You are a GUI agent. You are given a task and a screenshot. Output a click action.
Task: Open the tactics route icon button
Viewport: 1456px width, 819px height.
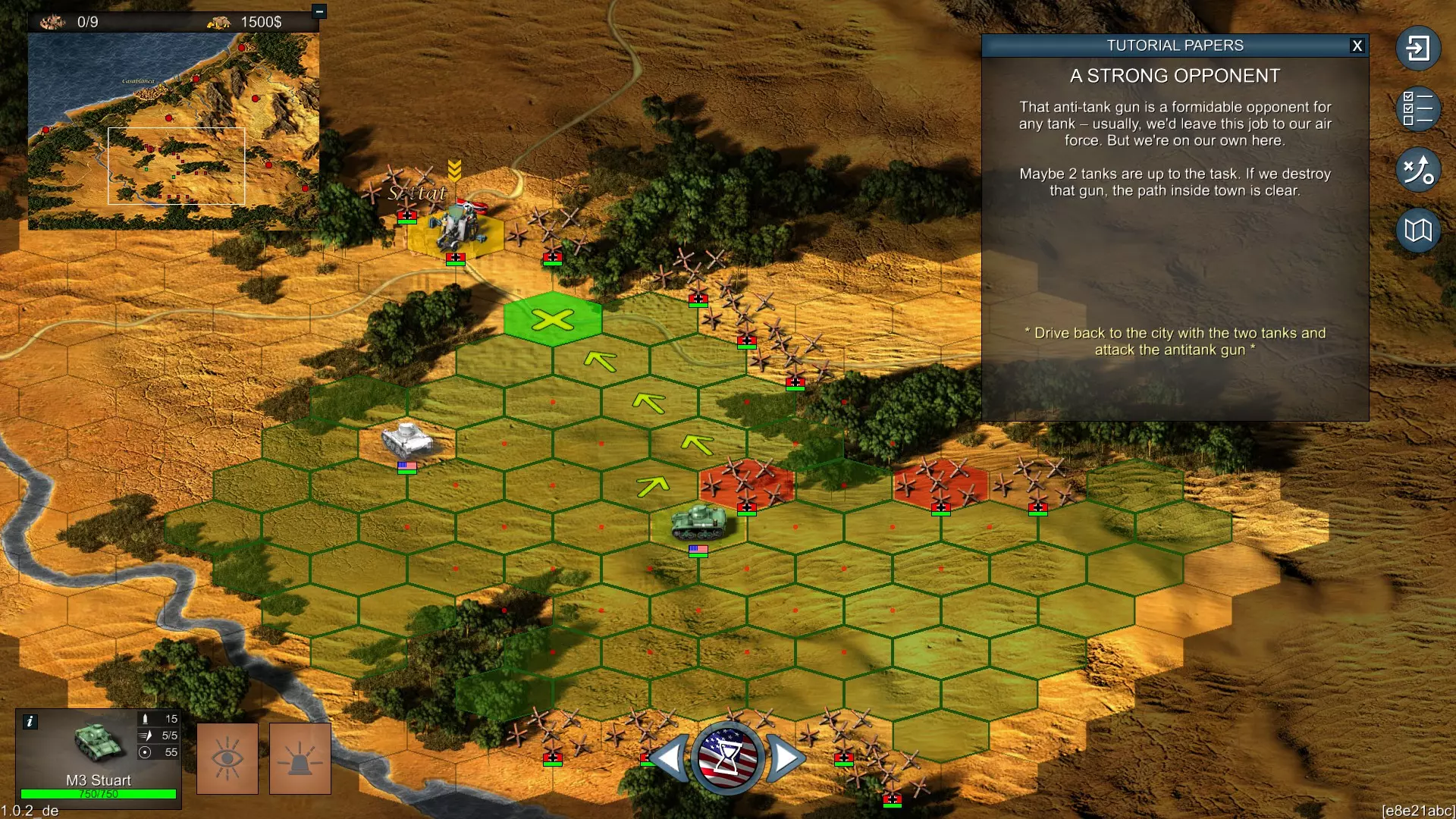(x=1417, y=169)
